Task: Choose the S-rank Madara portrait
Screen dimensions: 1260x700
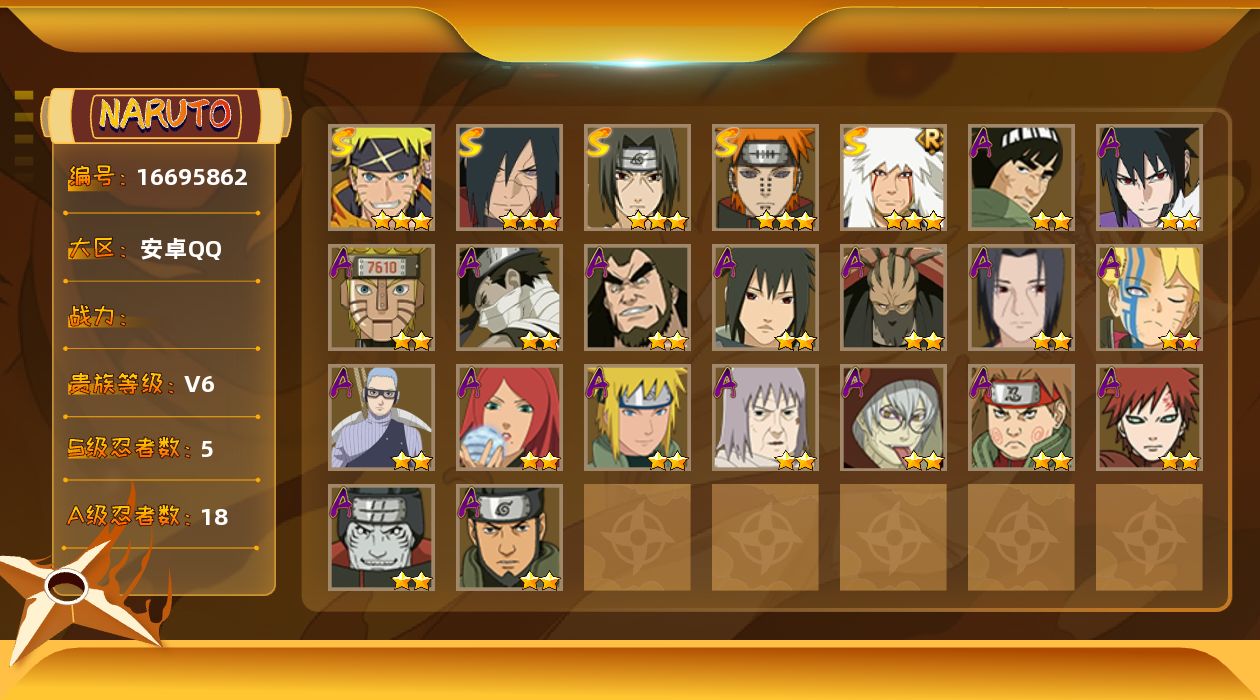Action: [509, 178]
